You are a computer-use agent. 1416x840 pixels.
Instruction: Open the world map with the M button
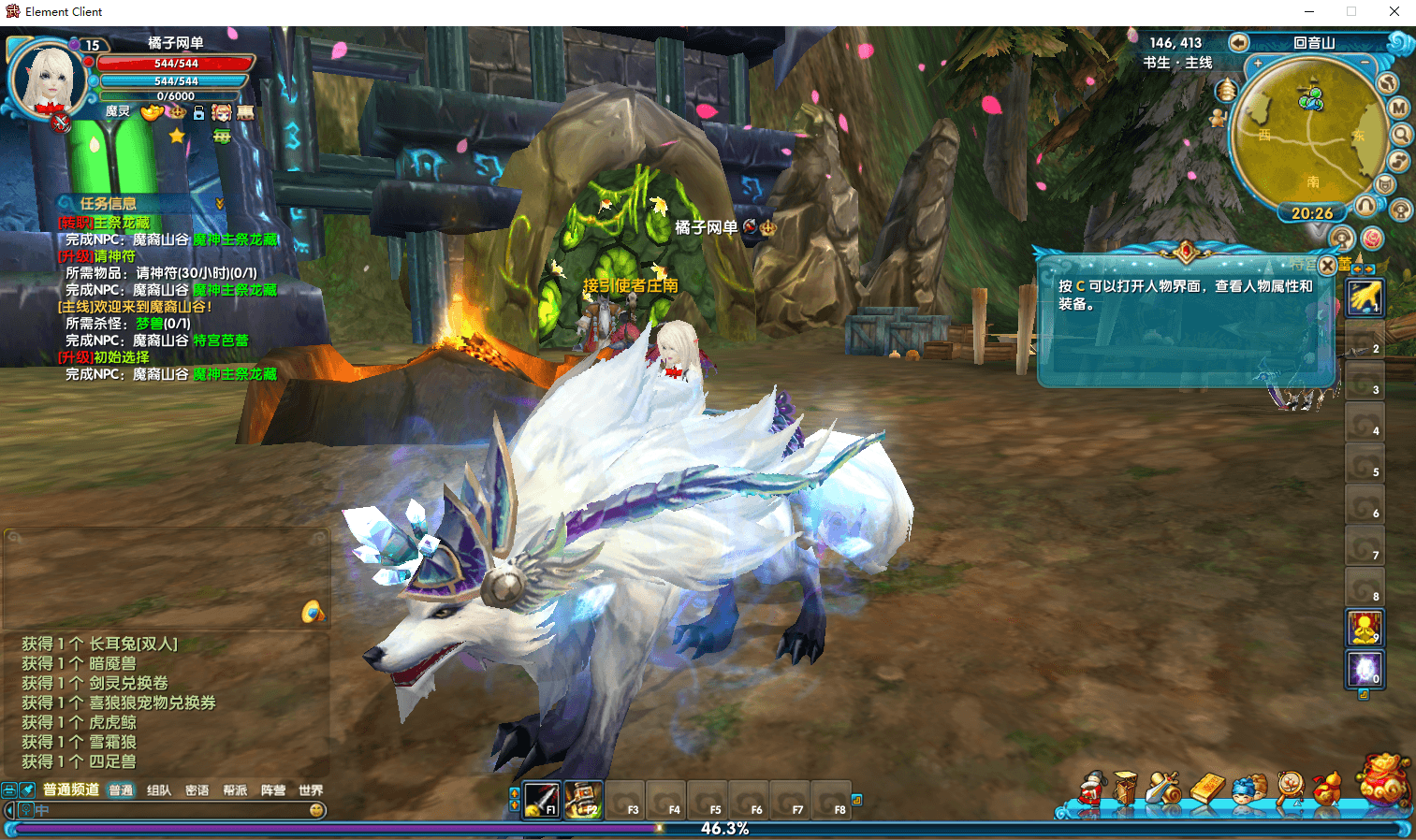[x=1398, y=108]
